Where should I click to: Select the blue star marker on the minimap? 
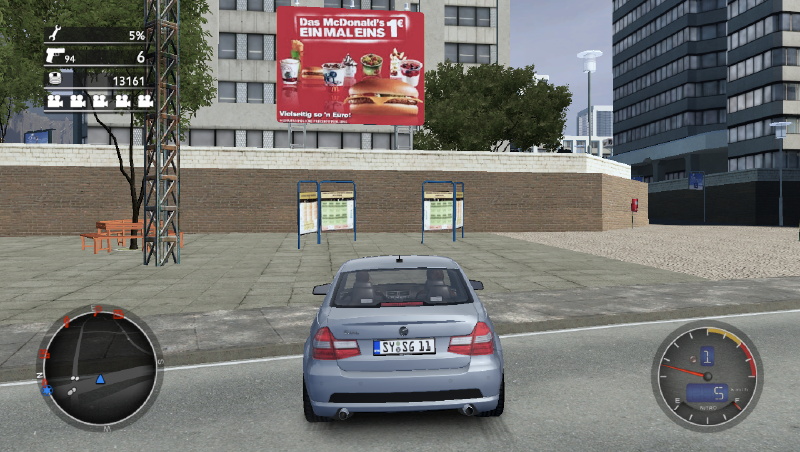click(47, 389)
